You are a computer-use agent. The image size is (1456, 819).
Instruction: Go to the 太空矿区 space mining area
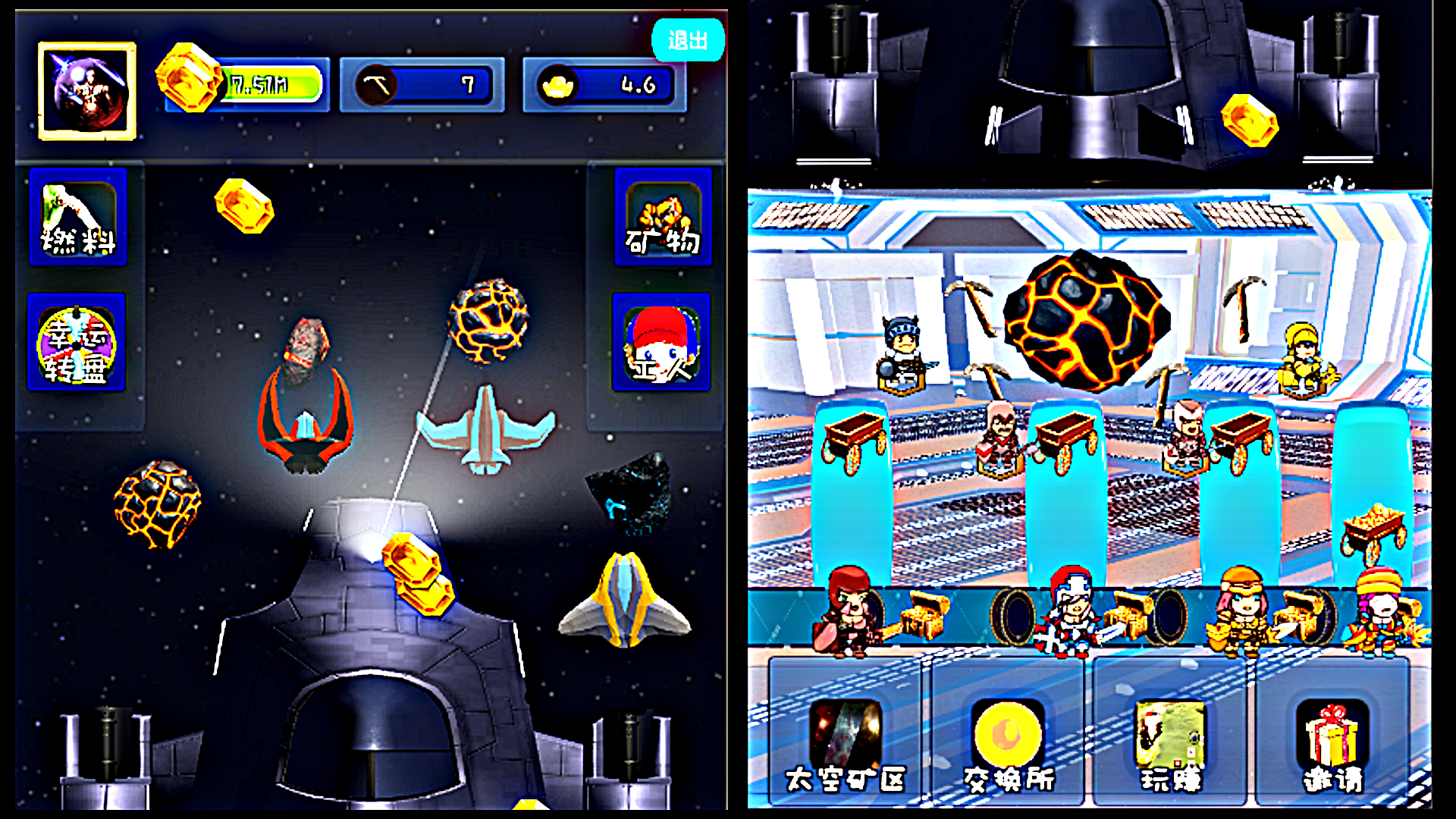pyautogui.click(x=846, y=743)
